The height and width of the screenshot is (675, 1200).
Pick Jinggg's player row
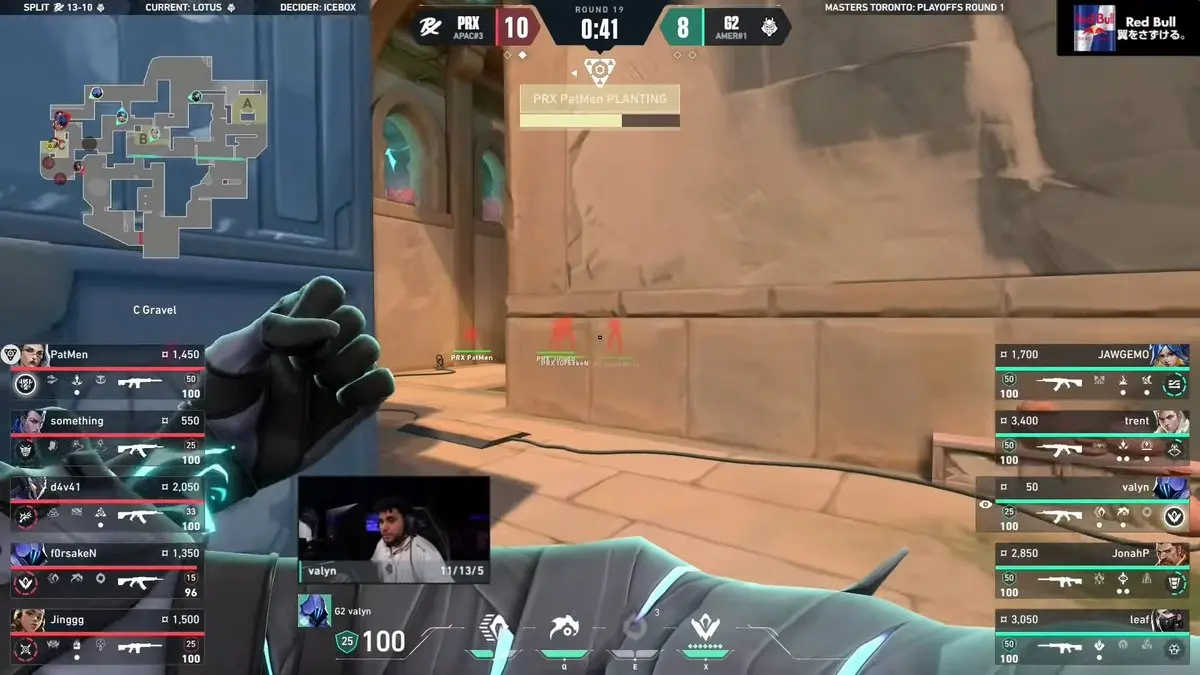(106, 634)
